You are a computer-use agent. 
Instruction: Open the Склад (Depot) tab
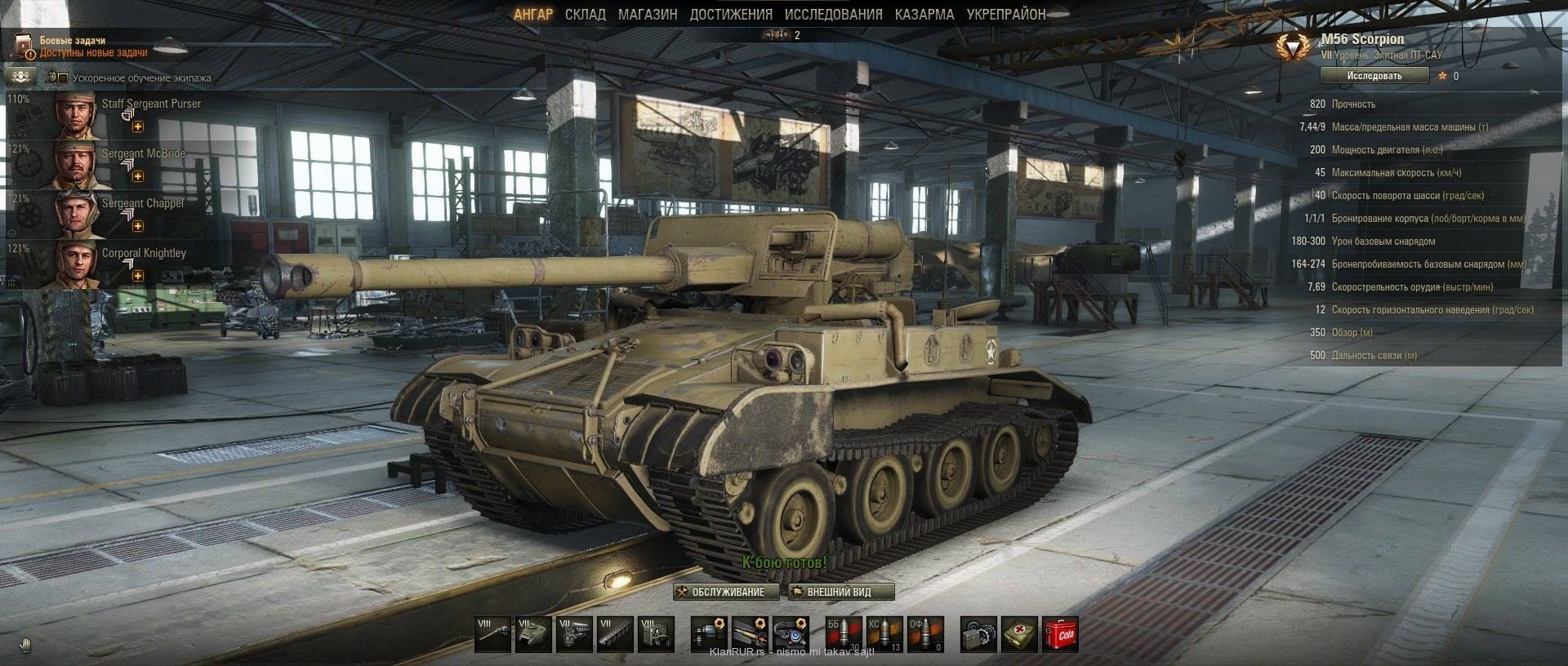coord(585,15)
